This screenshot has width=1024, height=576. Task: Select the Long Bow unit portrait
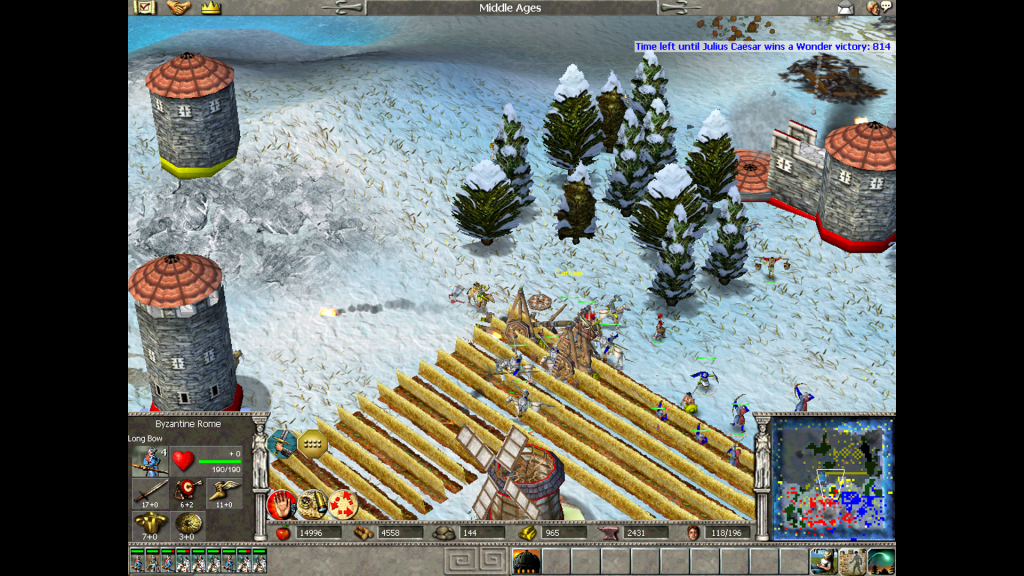[x=149, y=462]
